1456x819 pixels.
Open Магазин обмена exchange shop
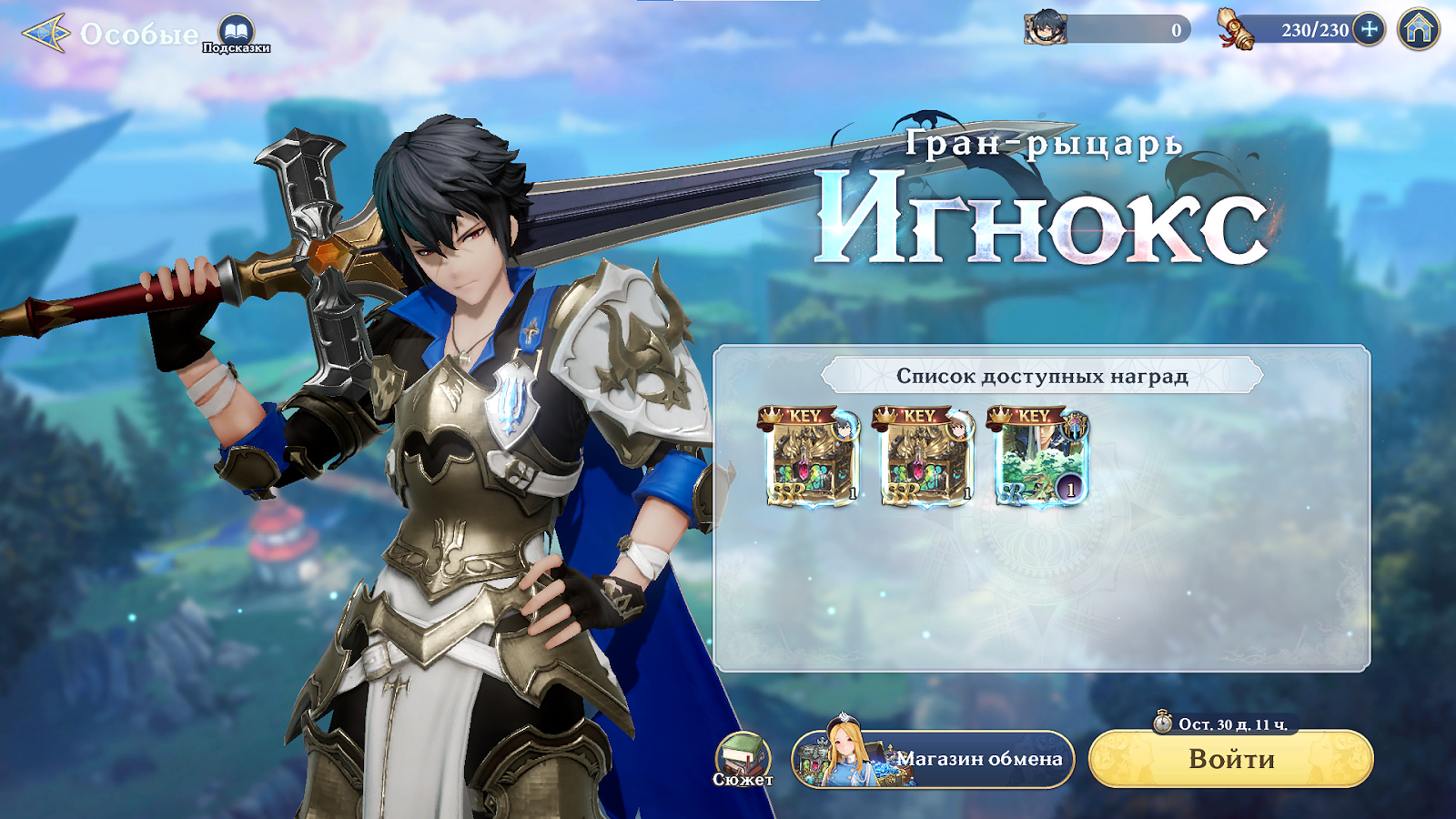click(934, 759)
